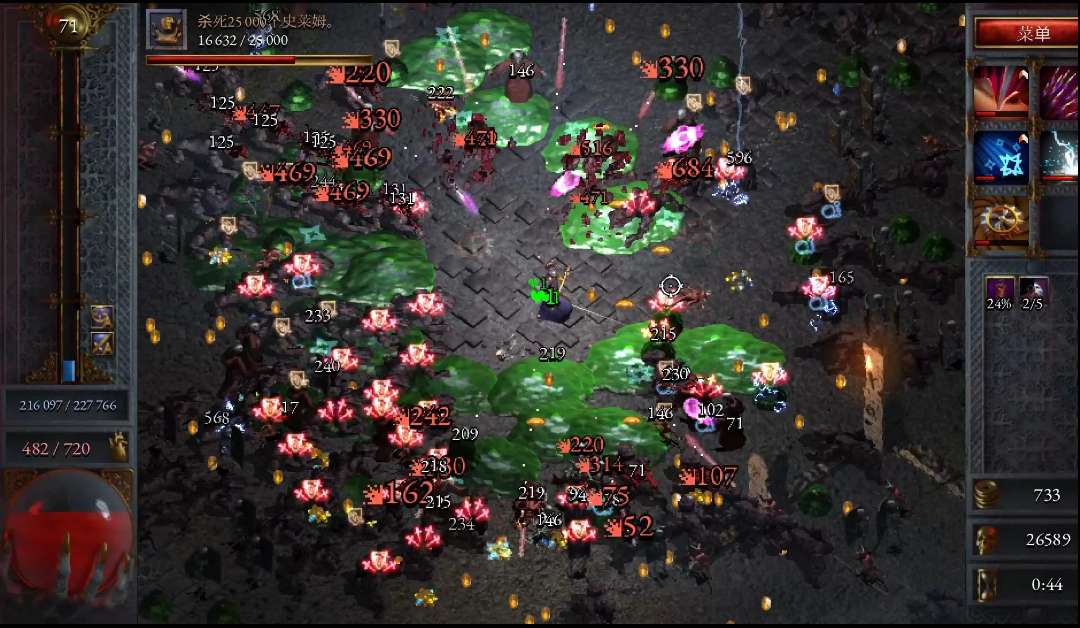1080x628 pixels.
Task: Open the slime kill quest tracker icon
Action: [x=166, y=30]
